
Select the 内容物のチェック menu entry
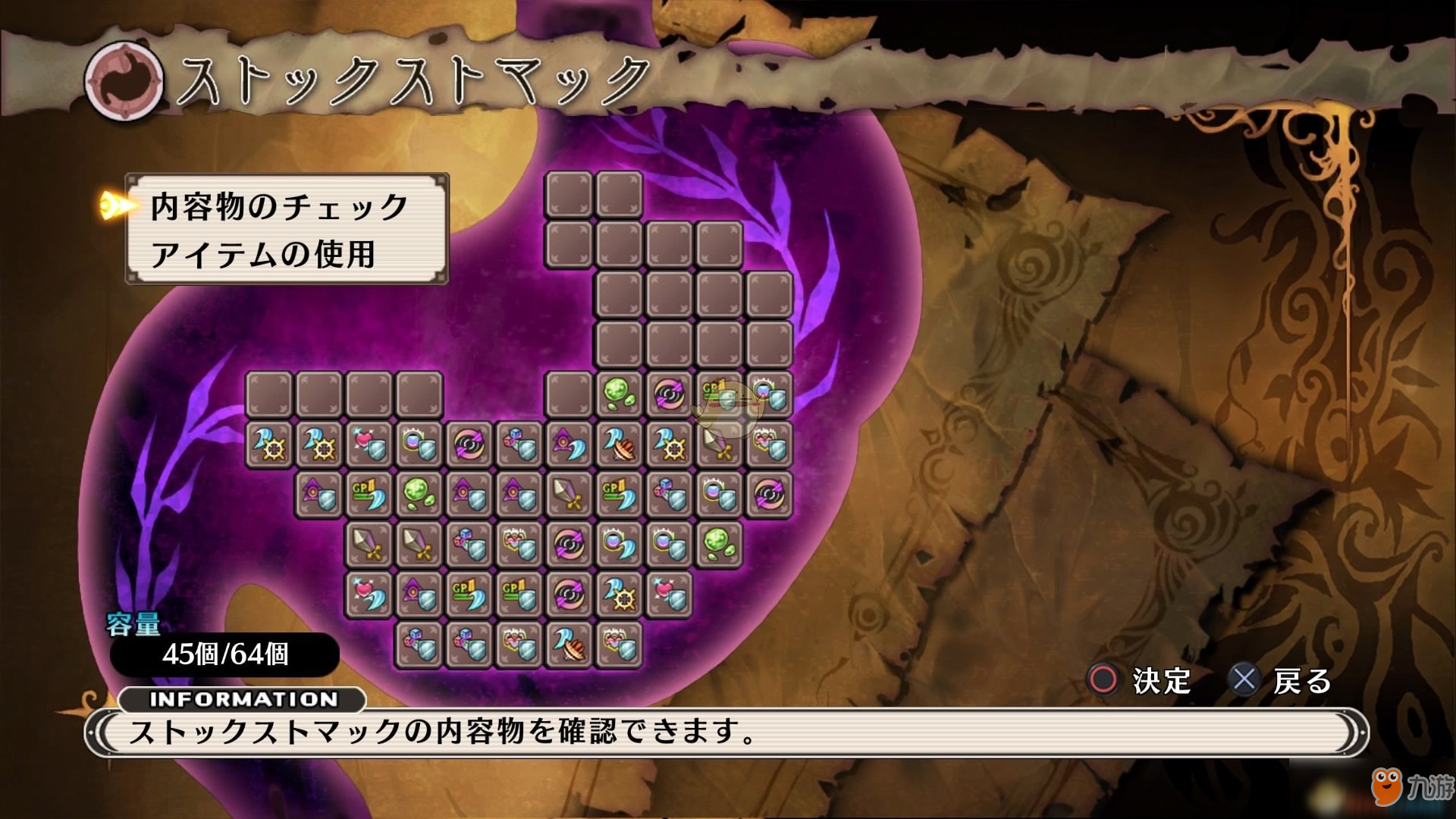[279, 206]
